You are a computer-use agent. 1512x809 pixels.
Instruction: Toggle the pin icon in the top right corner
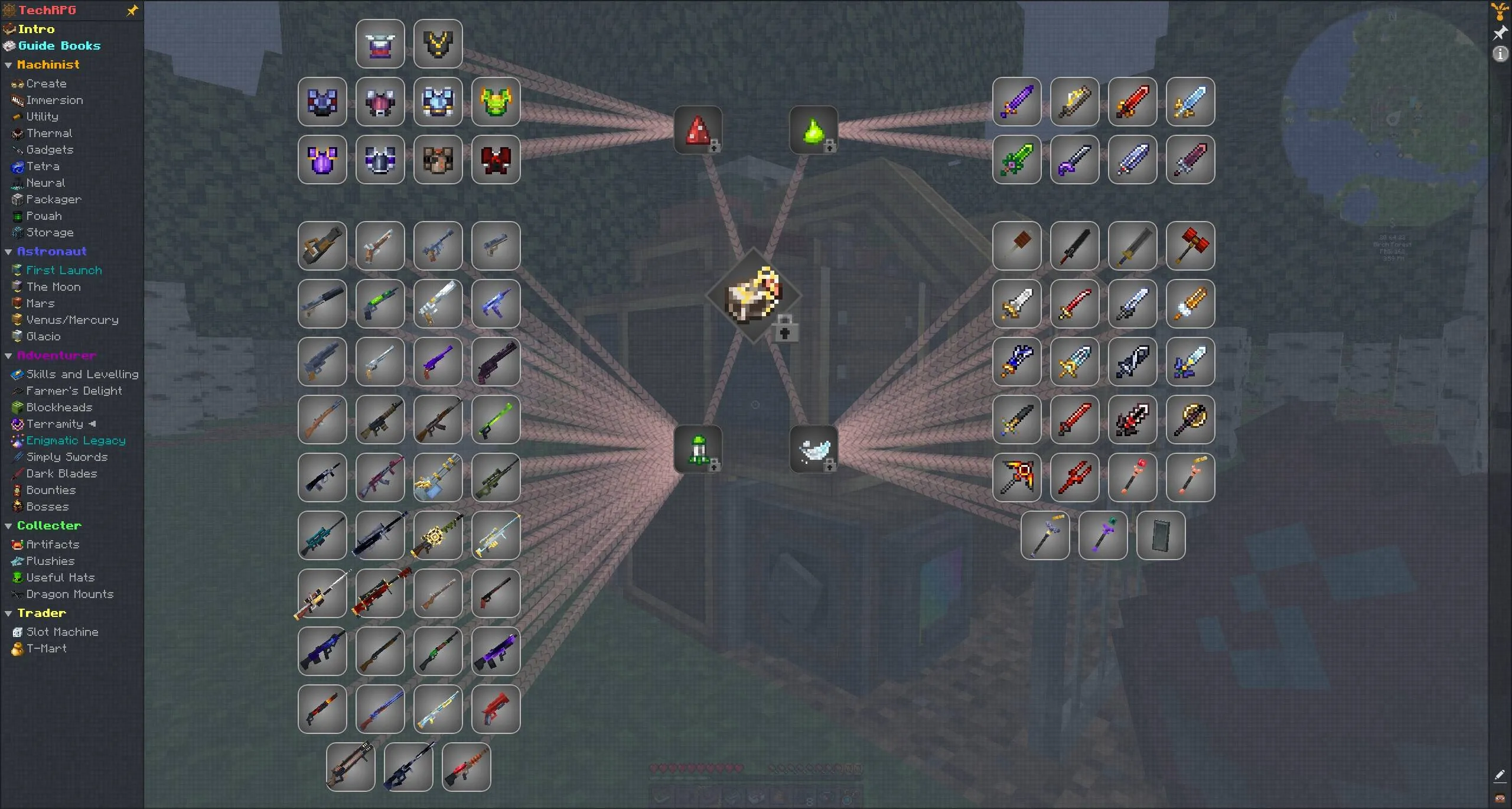click(x=1500, y=33)
